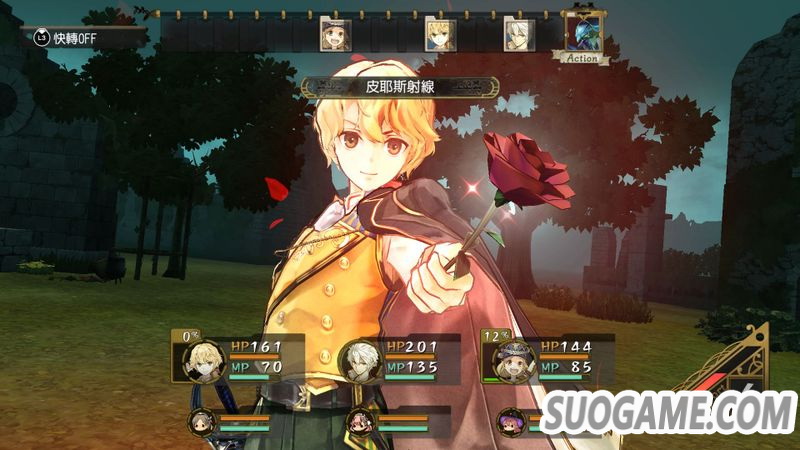
Task: Select the white-haired party portrait with HP 201
Action: [362, 360]
